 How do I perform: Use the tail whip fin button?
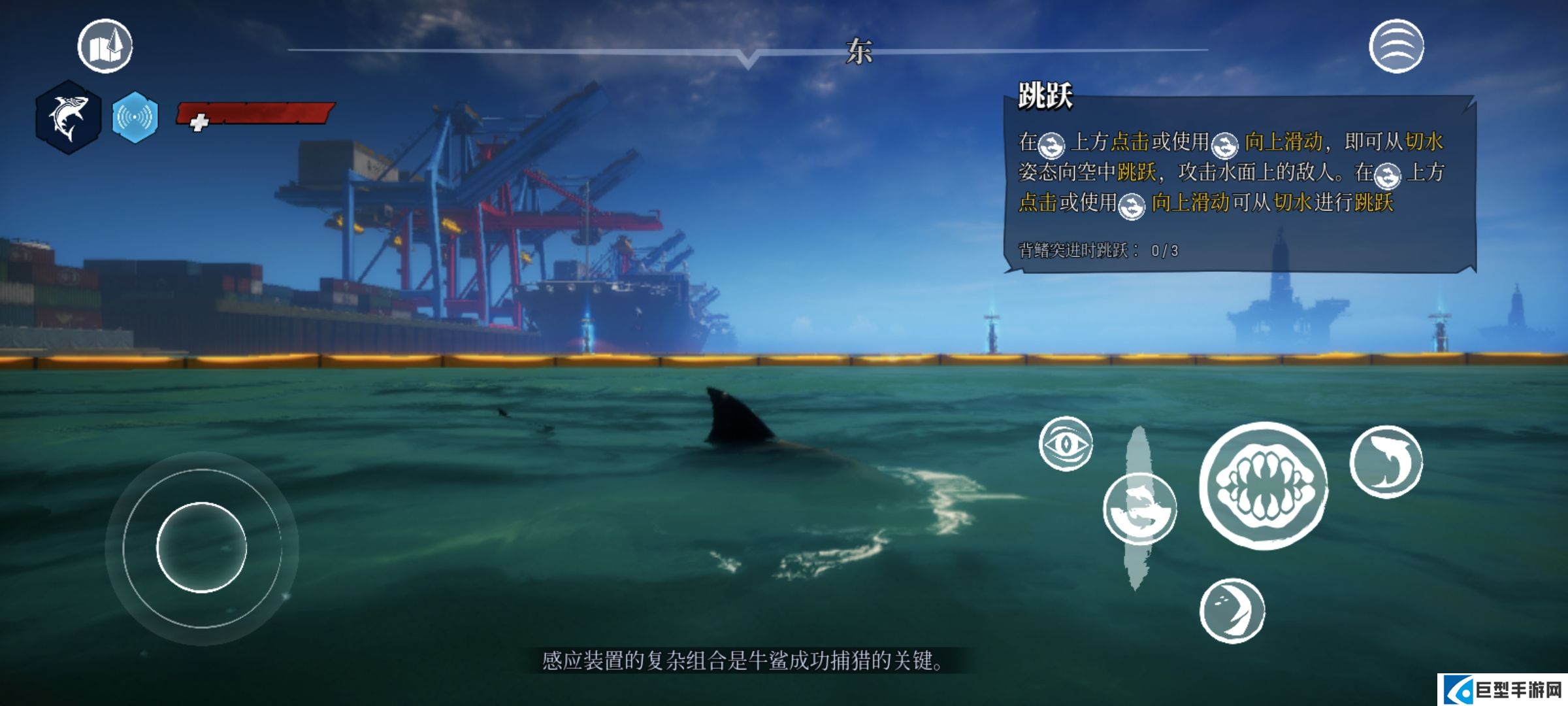[x=1232, y=611]
